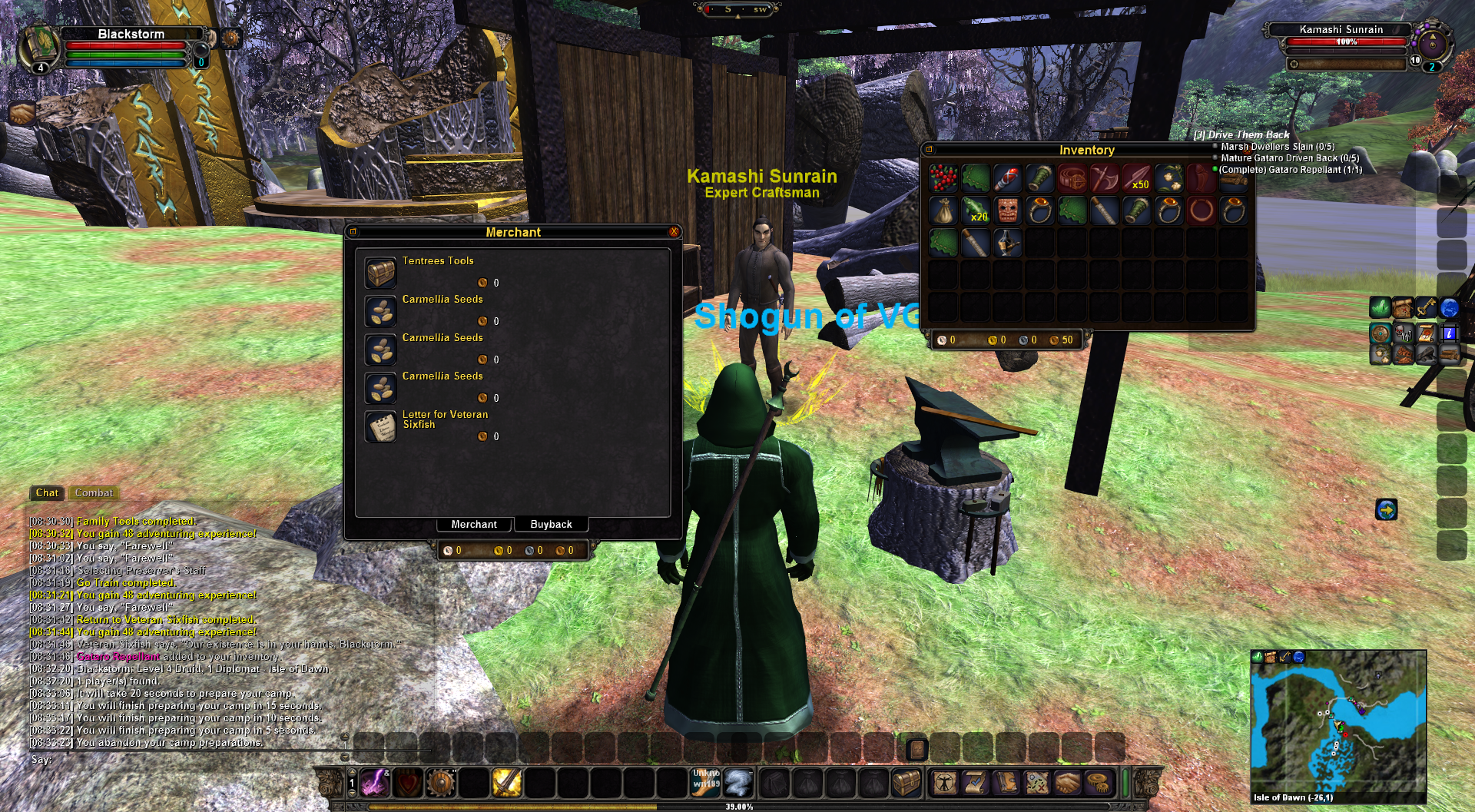1475x812 pixels.
Task: Select the leather belt inventory item
Action: tap(1072, 178)
